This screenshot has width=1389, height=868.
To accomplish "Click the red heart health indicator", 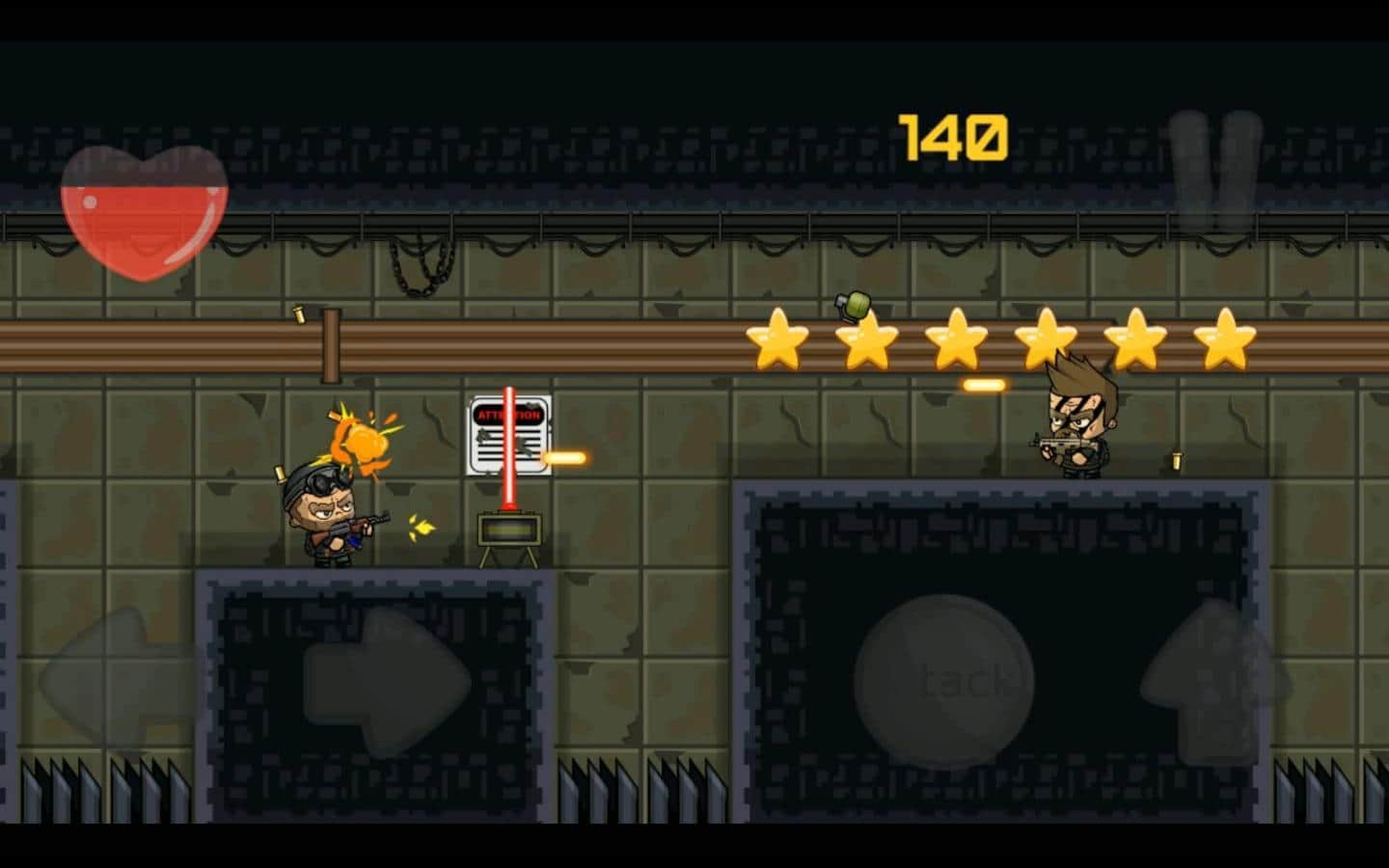I will click(x=145, y=212).
